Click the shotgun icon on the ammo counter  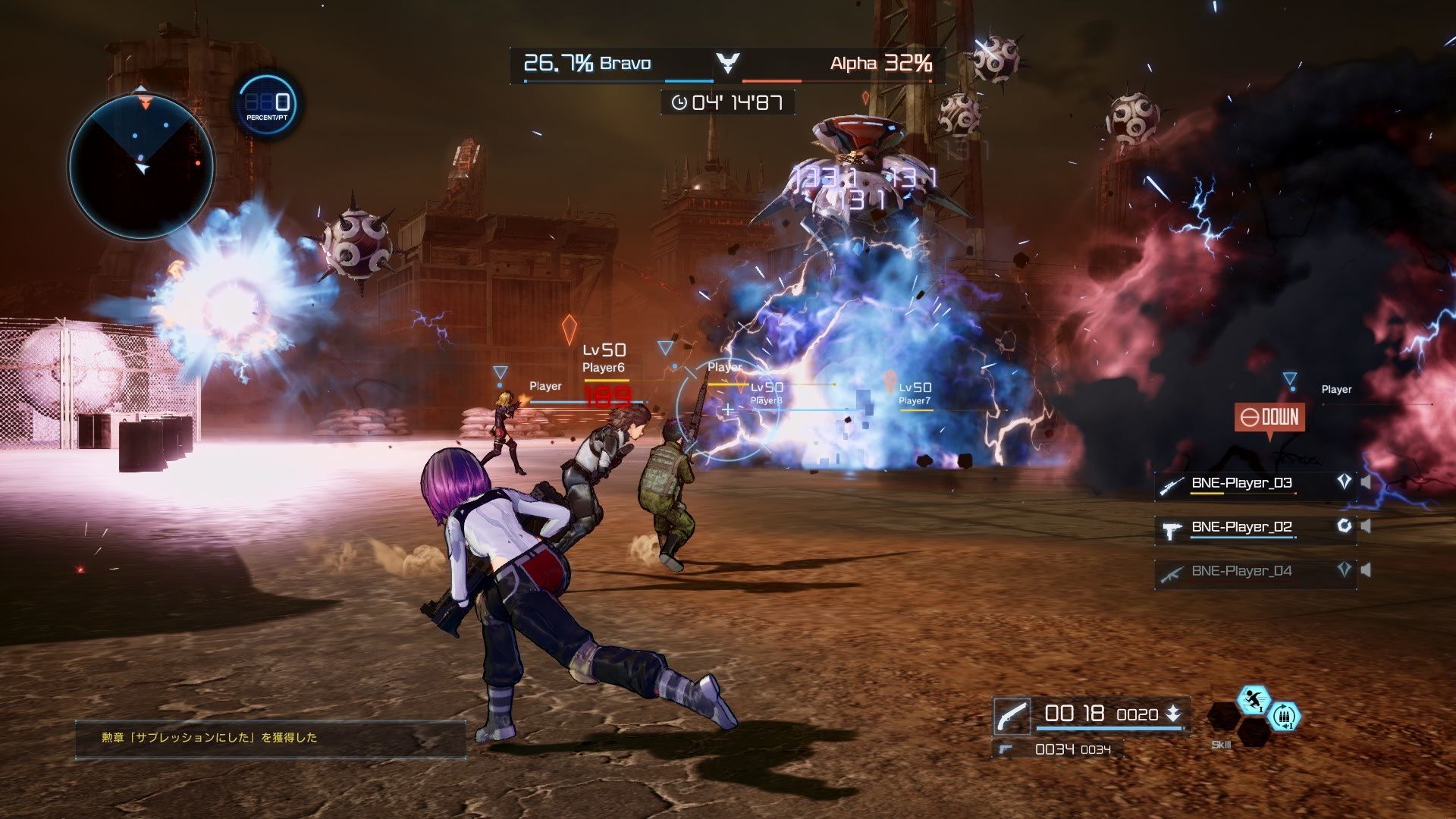[1013, 716]
